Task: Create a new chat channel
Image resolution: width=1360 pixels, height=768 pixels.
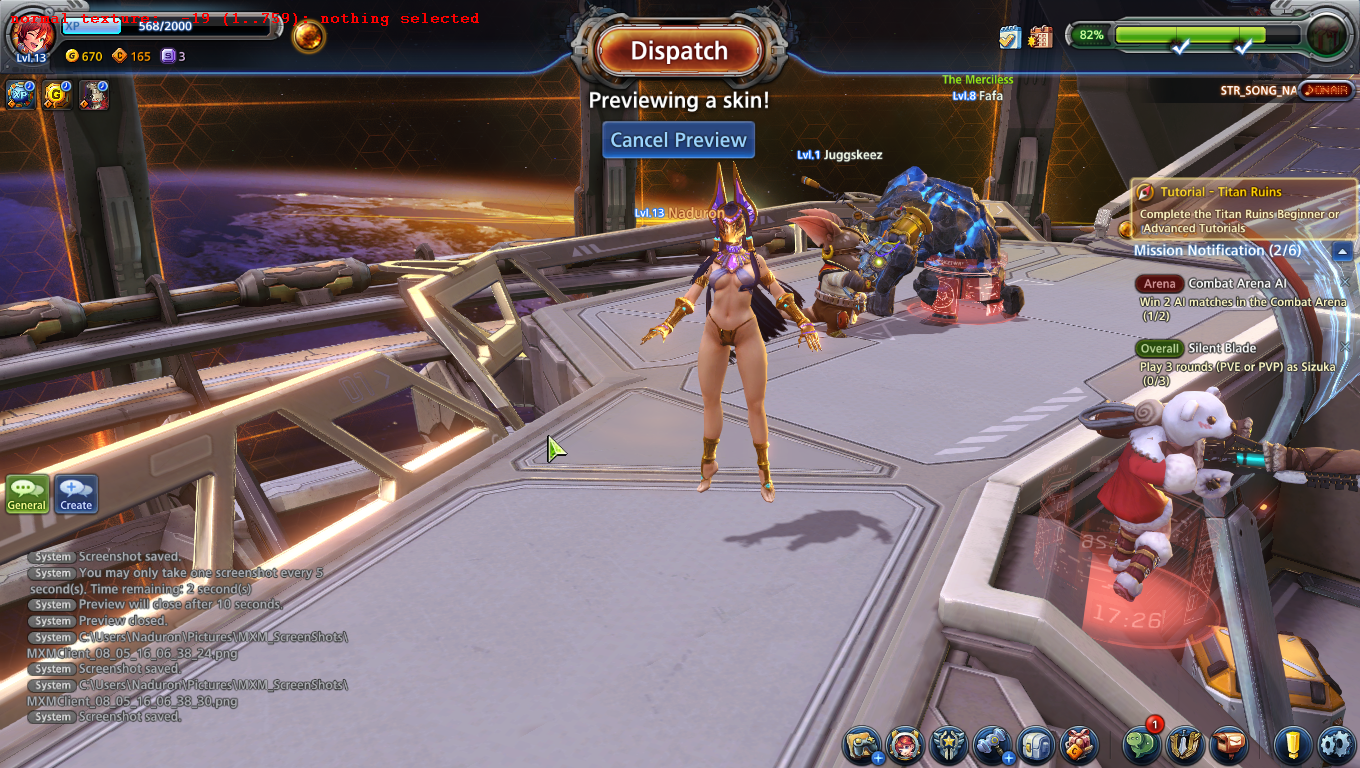Action: (76, 494)
